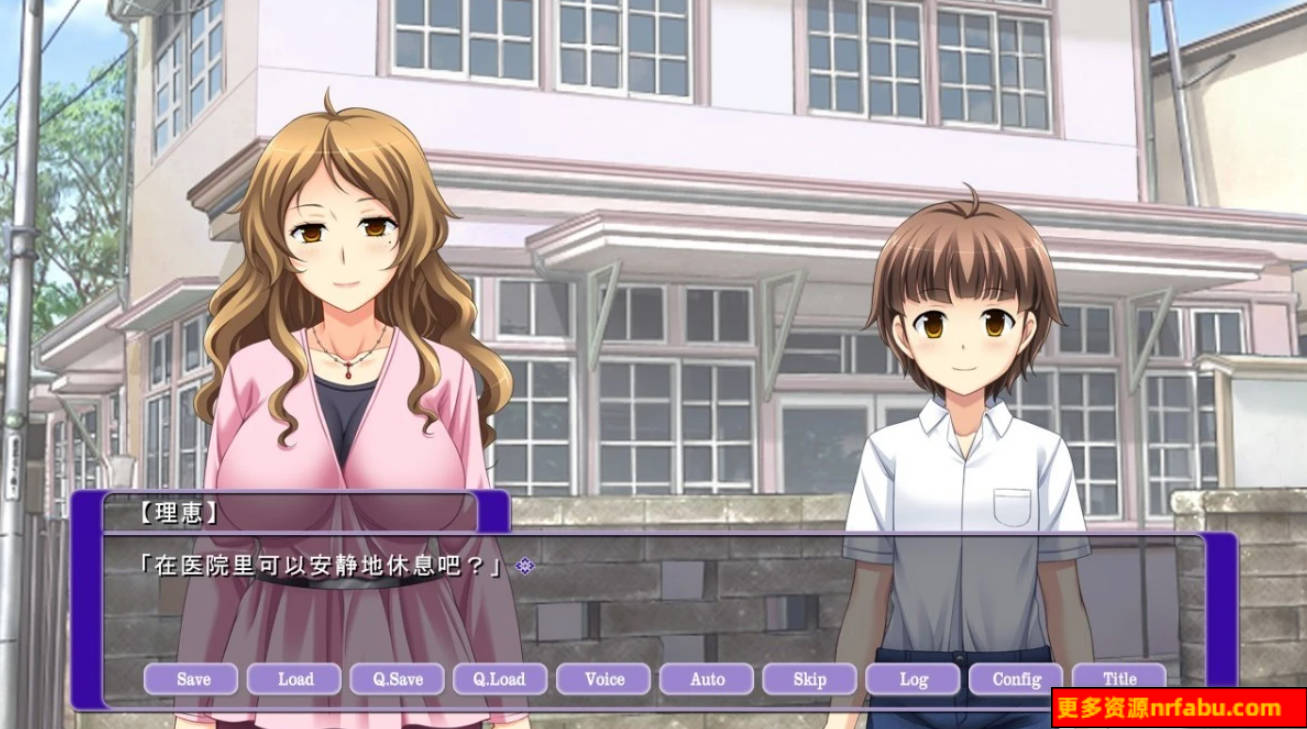Quick load using Q.Load
The width and height of the screenshot is (1307, 729).
(x=500, y=679)
